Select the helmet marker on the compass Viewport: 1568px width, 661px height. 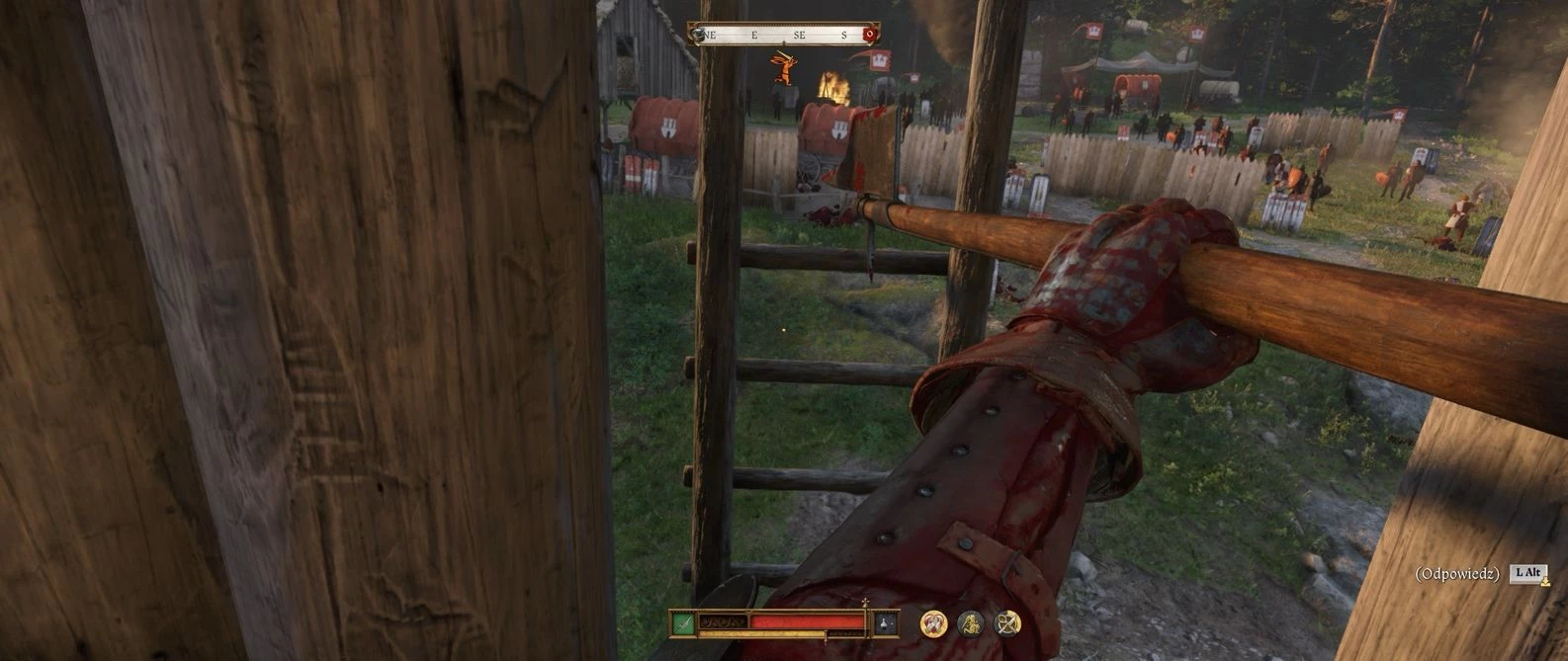[699, 36]
